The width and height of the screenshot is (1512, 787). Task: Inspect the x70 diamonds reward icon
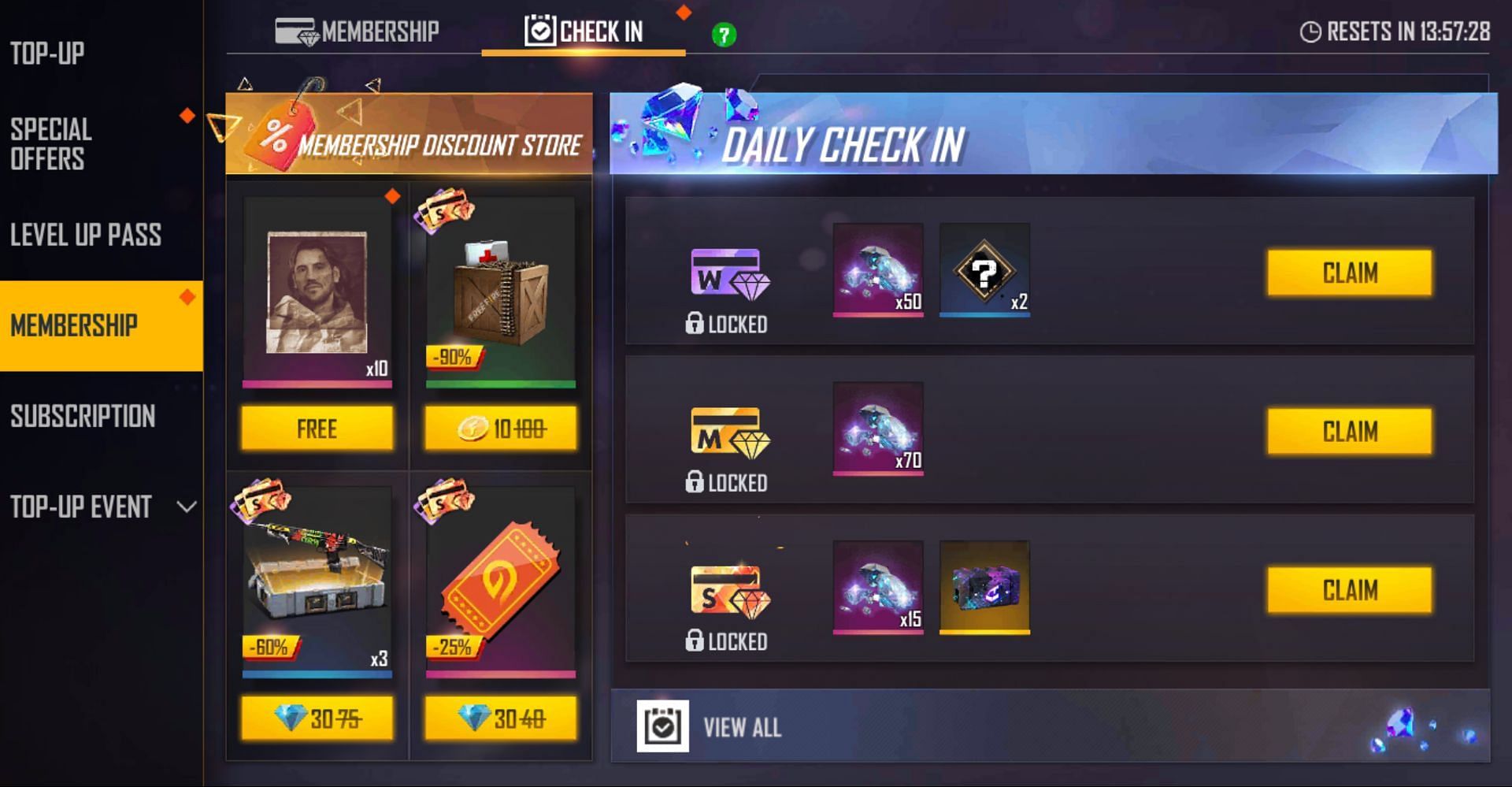tap(878, 429)
